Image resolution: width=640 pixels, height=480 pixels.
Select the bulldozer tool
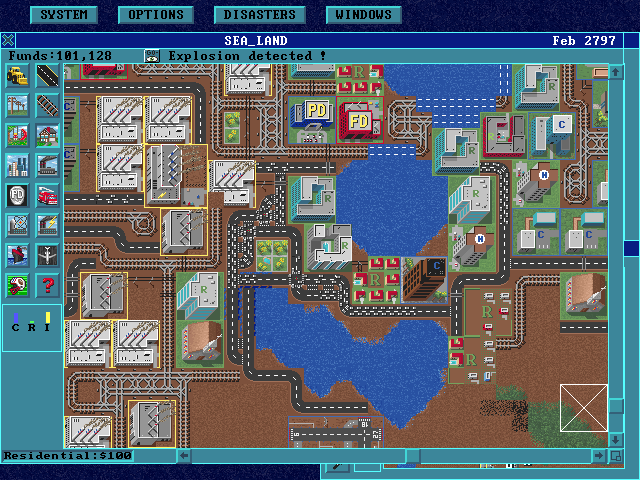point(18,76)
